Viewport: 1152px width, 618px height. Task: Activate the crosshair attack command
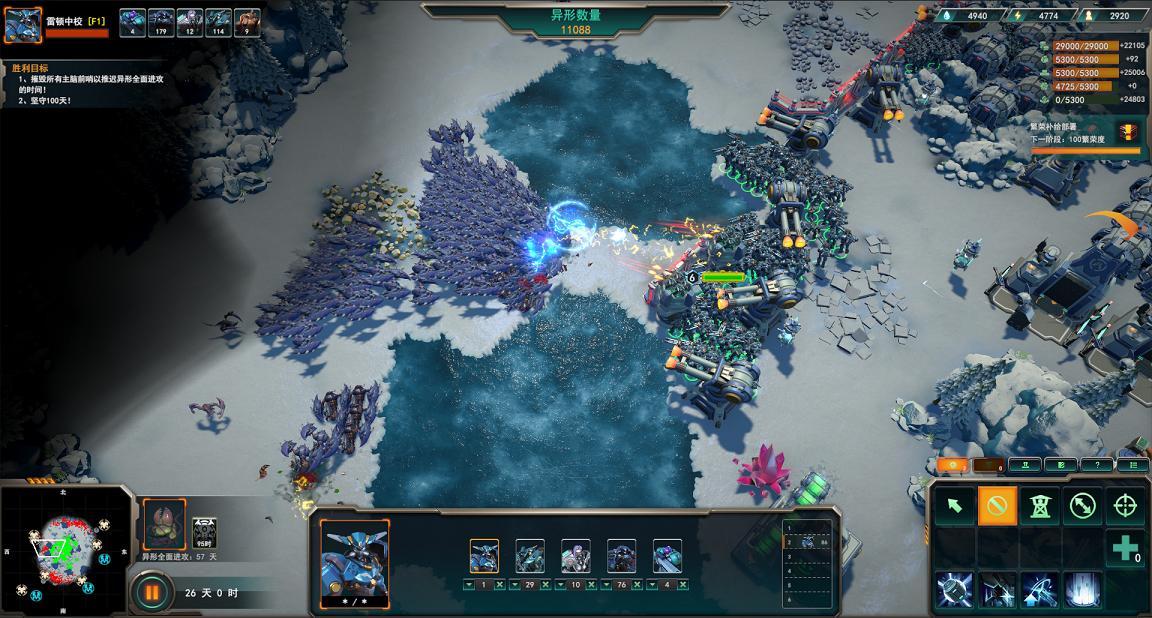(x=1125, y=506)
